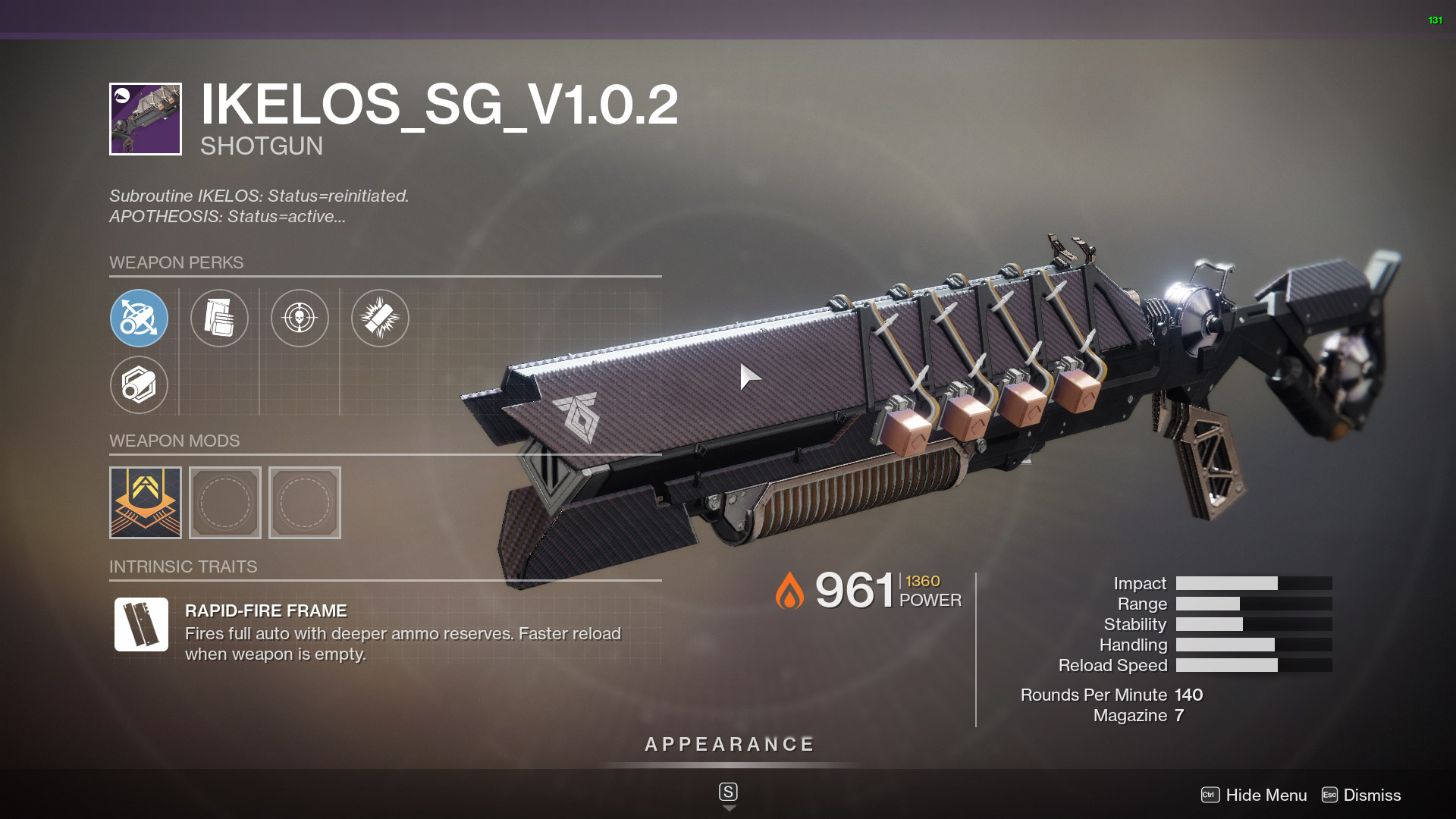Enable the highlighted arrow perk in the first column
This screenshot has width=1456, height=819.
tap(139, 318)
